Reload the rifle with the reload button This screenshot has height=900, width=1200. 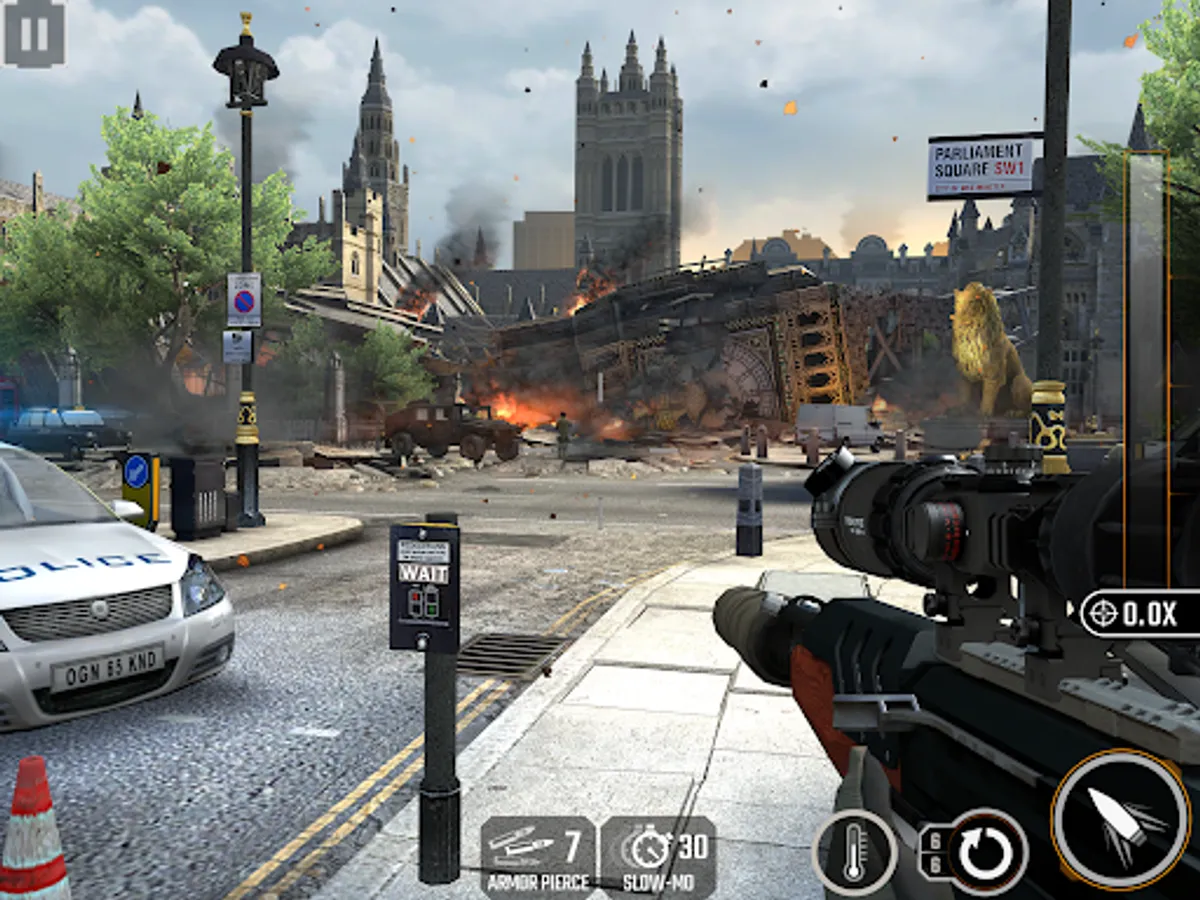click(986, 852)
